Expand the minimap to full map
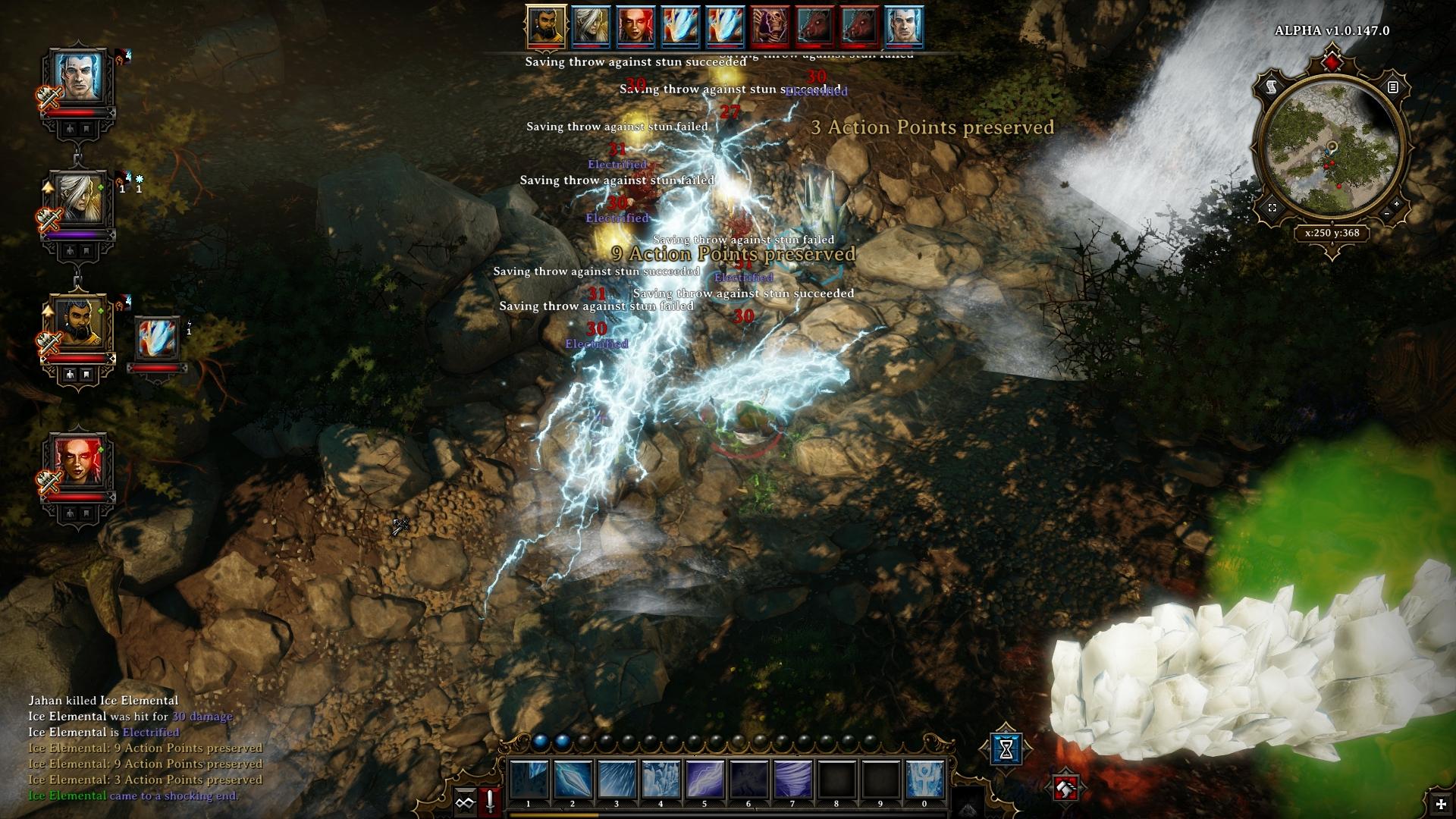This screenshot has height=819, width=1456. (x=1272, y=208)
